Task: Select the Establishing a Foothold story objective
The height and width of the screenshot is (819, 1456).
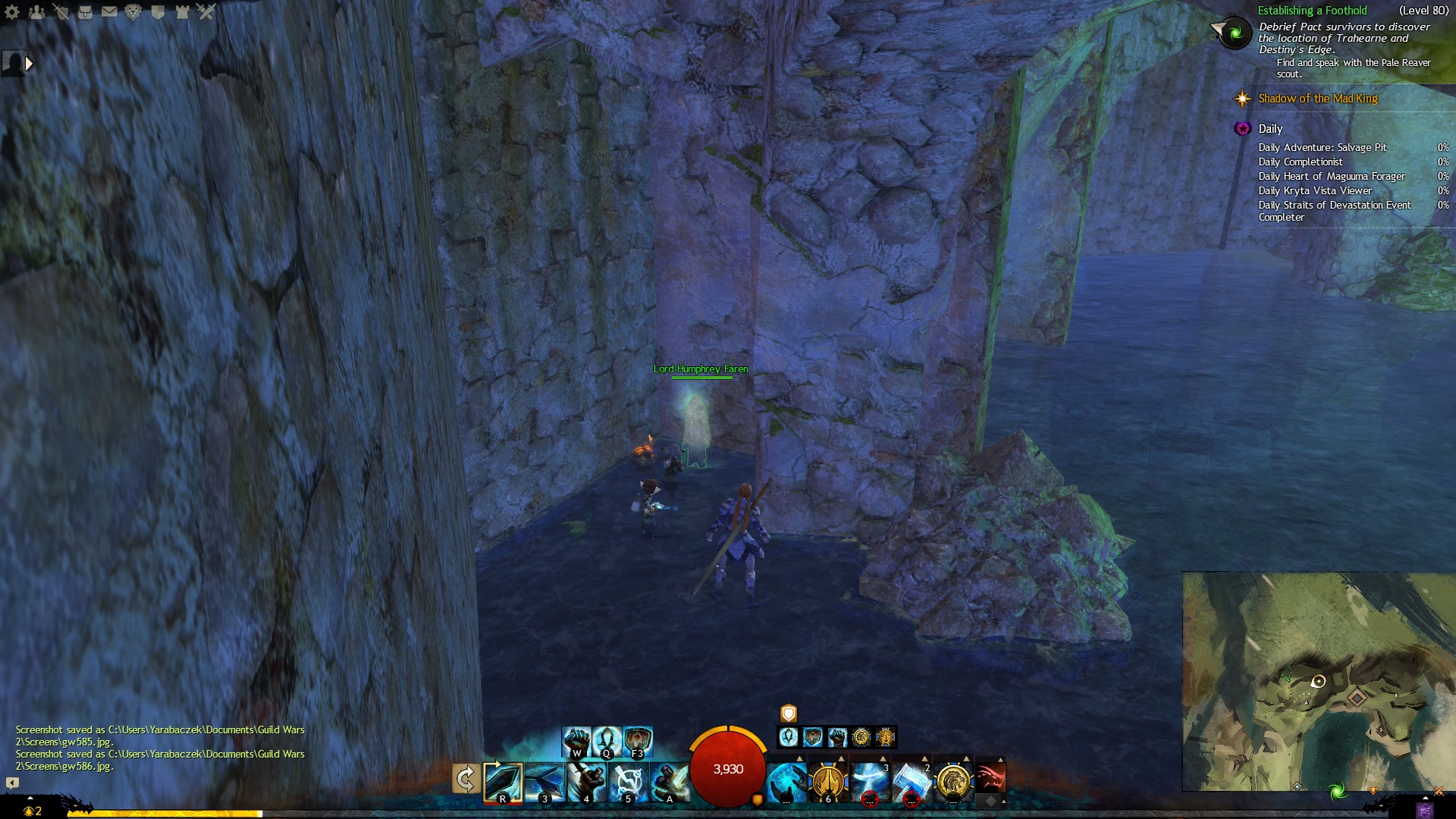Action: pos(1312,11)
